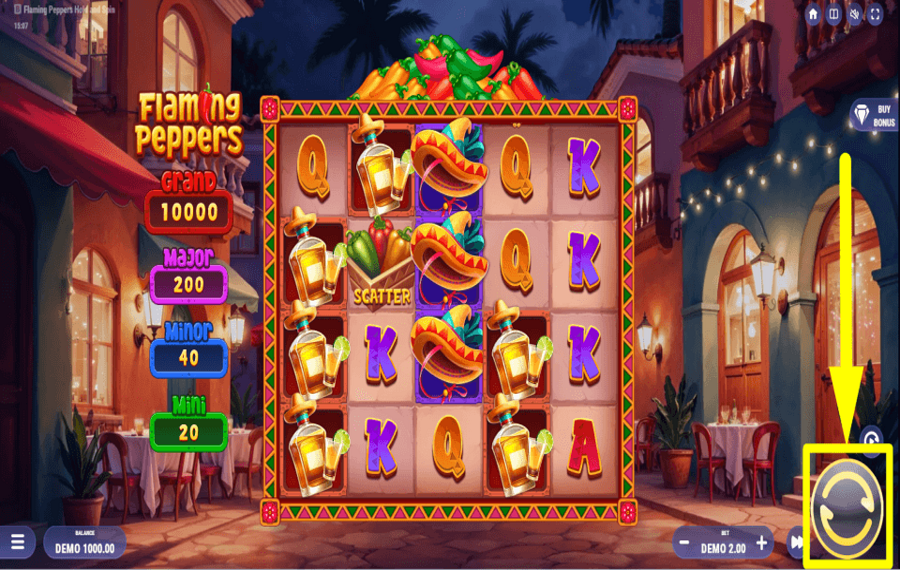Click the split-panel layout icon
The image size is (900, 570).
coord(834,14)
